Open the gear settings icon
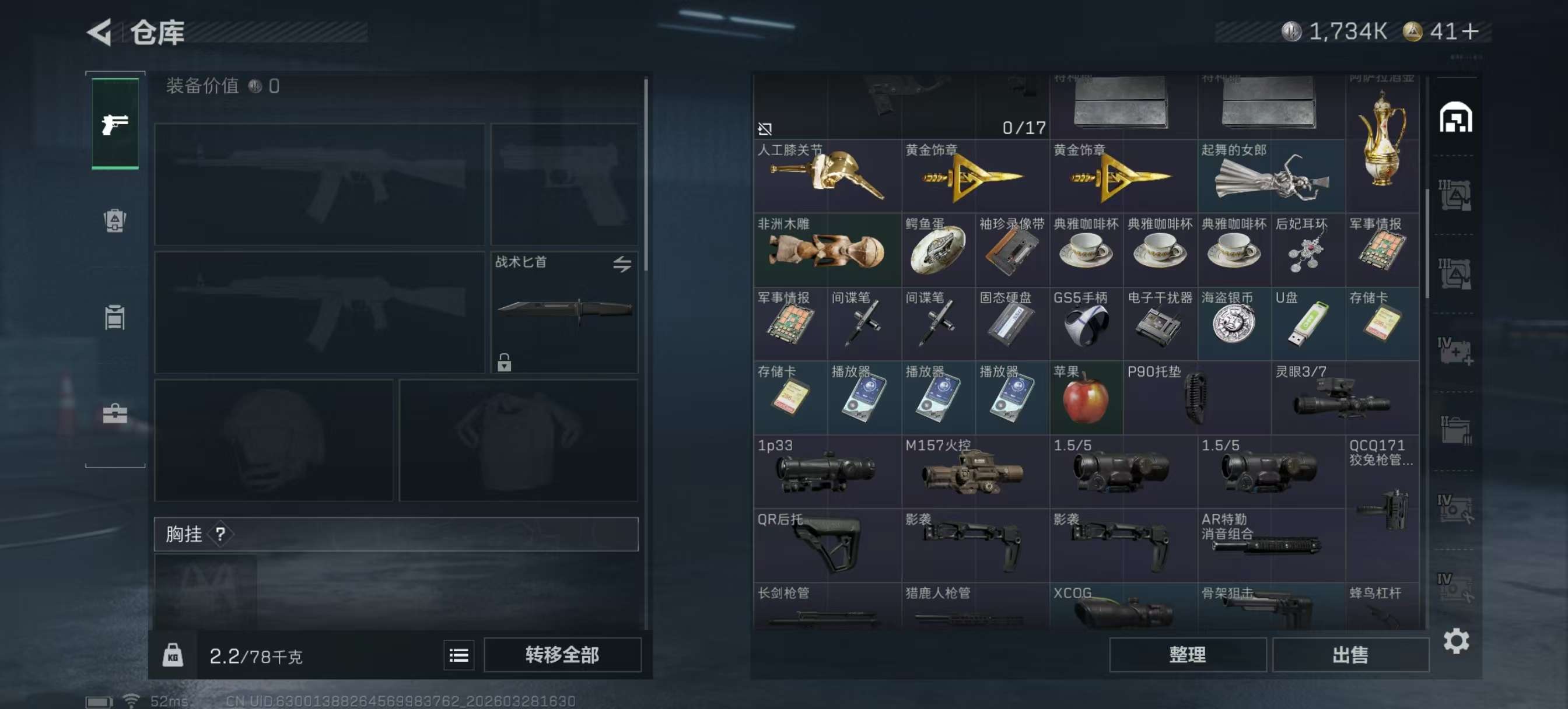The height and width of the screenshot is (709, 1568). point(1456,641)
